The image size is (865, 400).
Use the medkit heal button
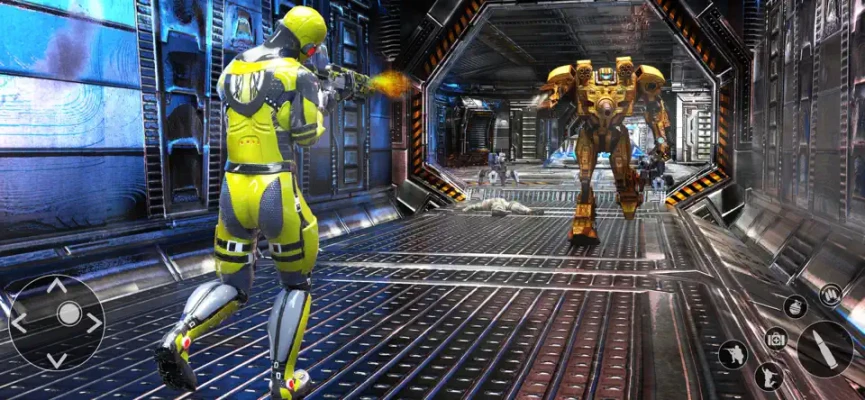pyautogui.click(x=776, y=338)
